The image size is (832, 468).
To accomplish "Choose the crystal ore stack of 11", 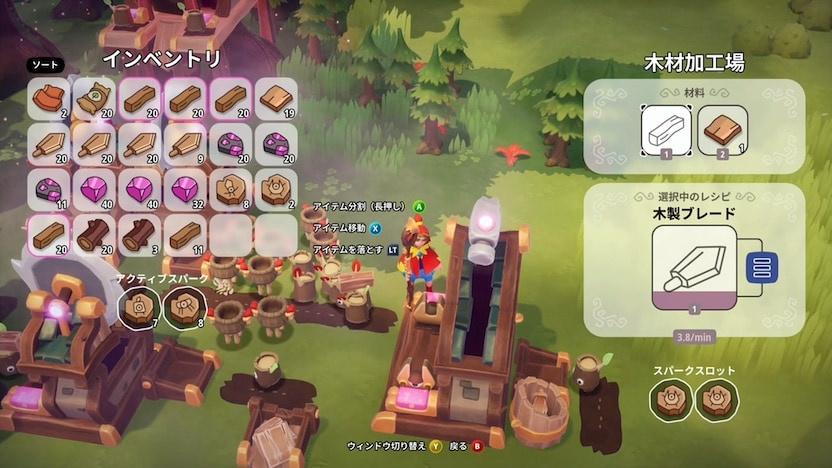I will [50, 189].
